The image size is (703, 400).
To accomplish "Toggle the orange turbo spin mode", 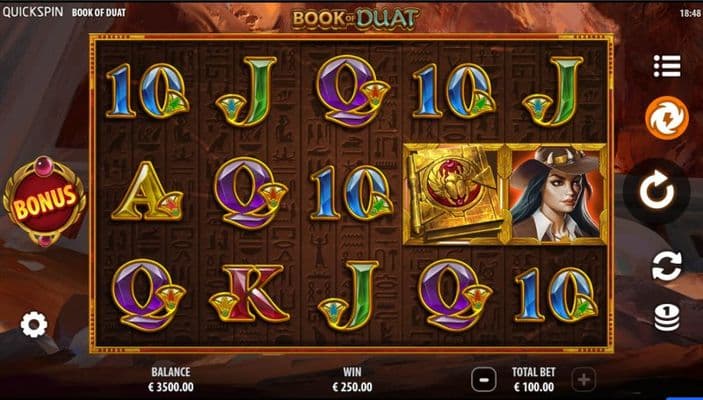I will [x=666, y=118].
